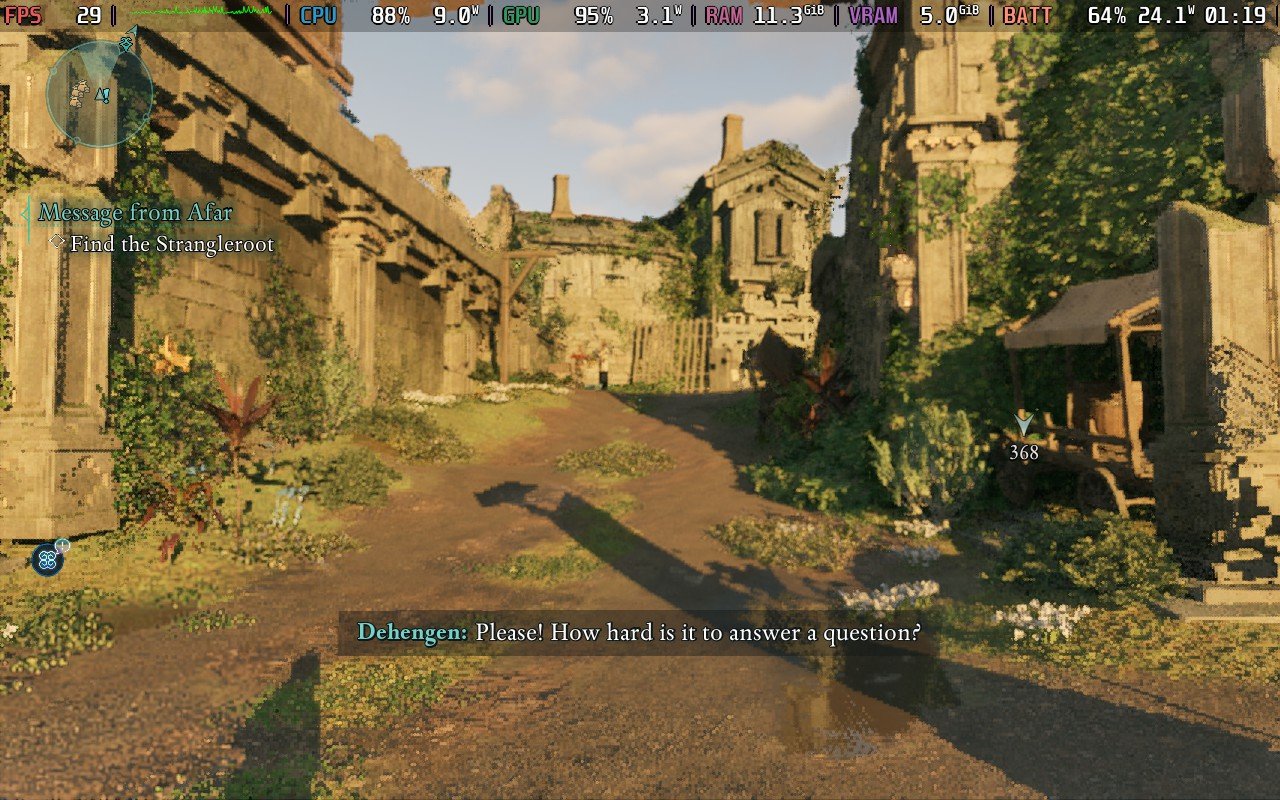
Task: Collapse the quest tracker via its left chevron
Action: 25,212
